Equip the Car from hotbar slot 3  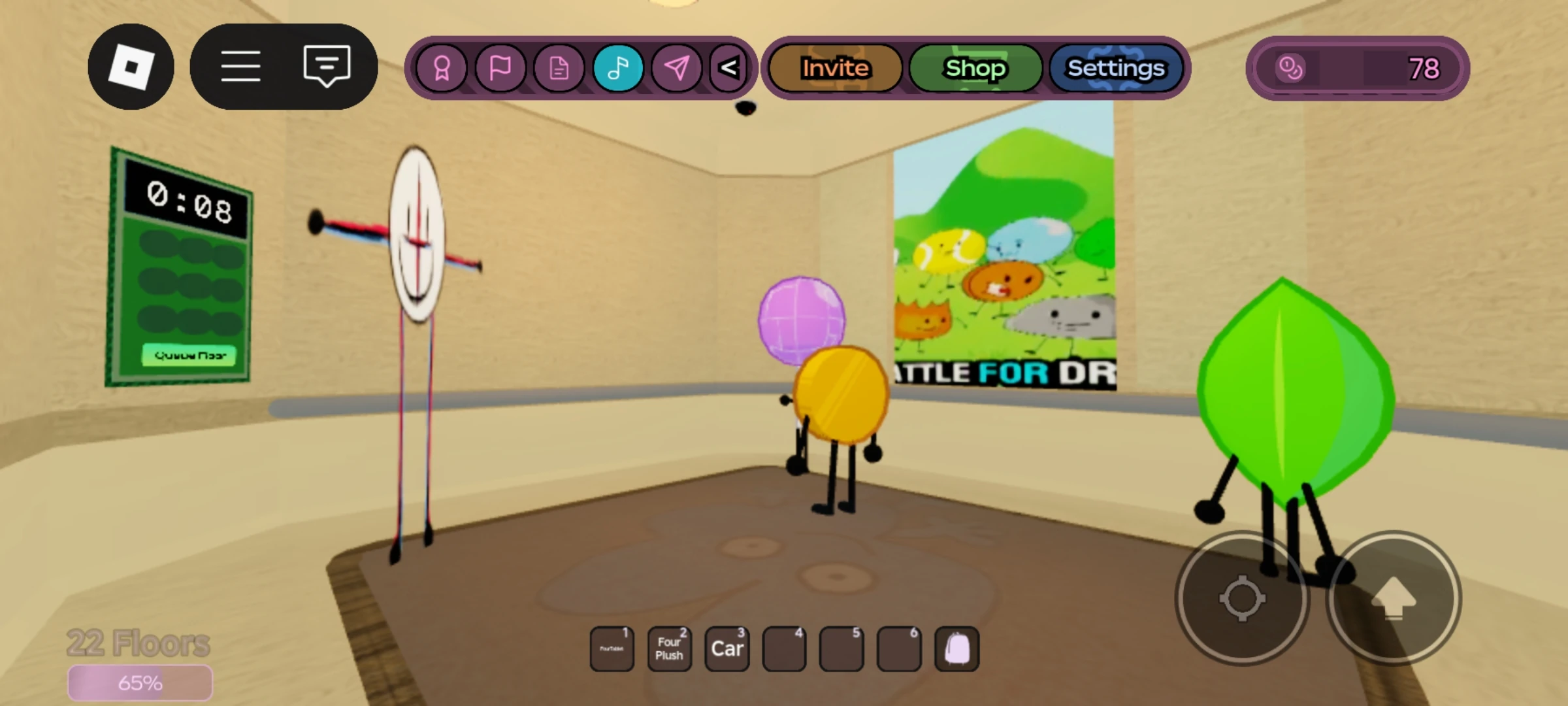coord(727,648)
